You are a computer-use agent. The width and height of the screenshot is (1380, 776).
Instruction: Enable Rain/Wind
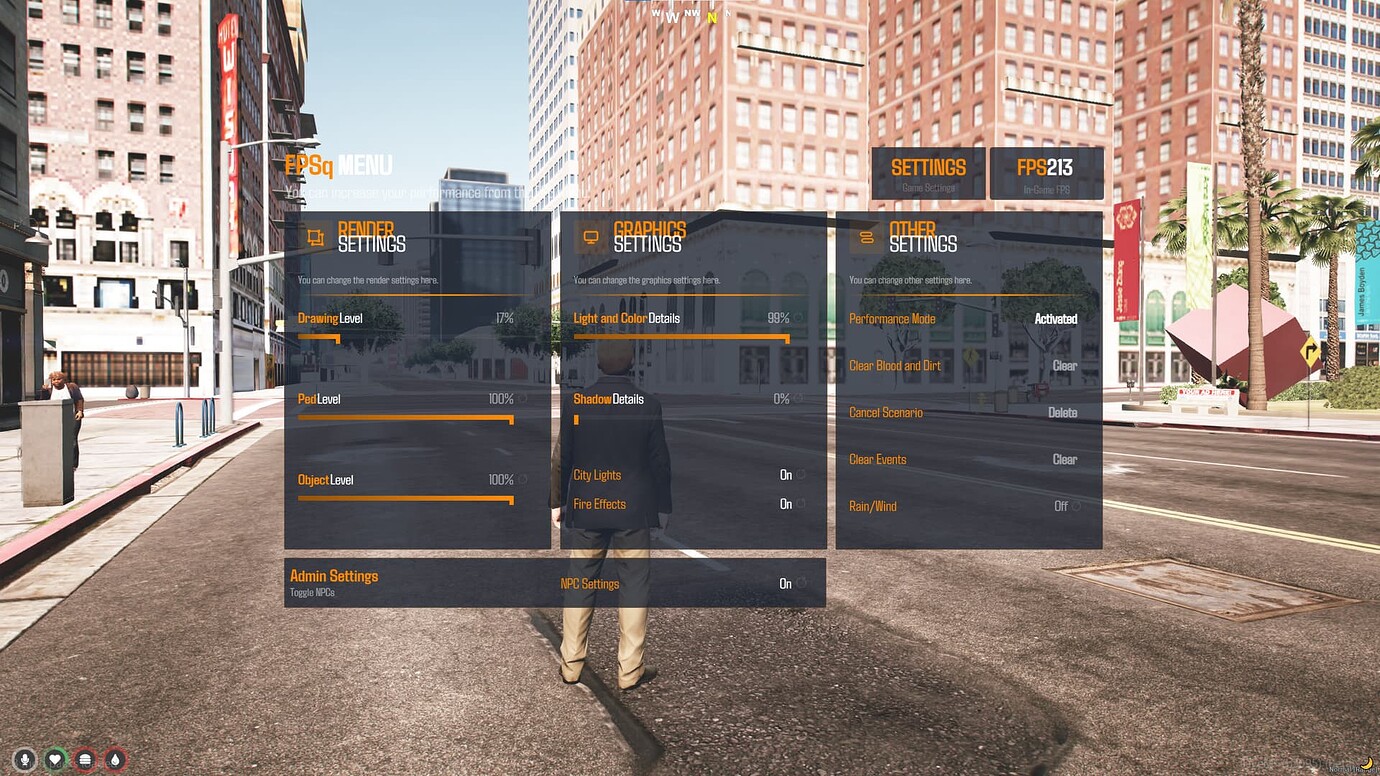[x=1065, y=506]
